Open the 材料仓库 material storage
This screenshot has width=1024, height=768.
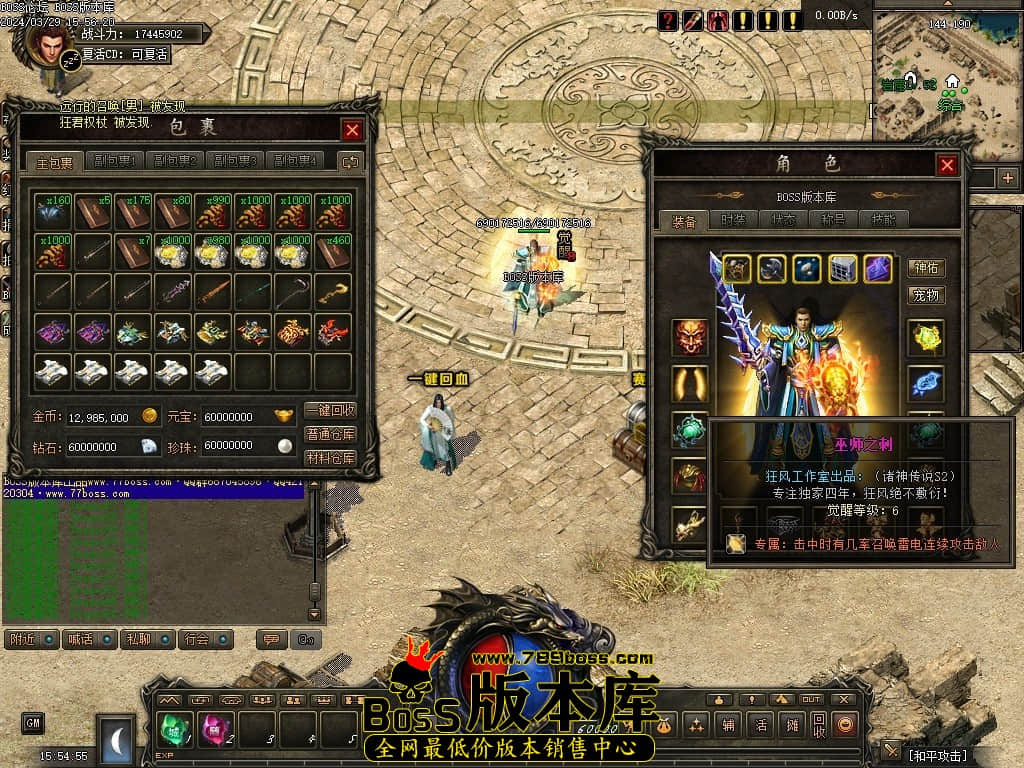tap(330, 459)
